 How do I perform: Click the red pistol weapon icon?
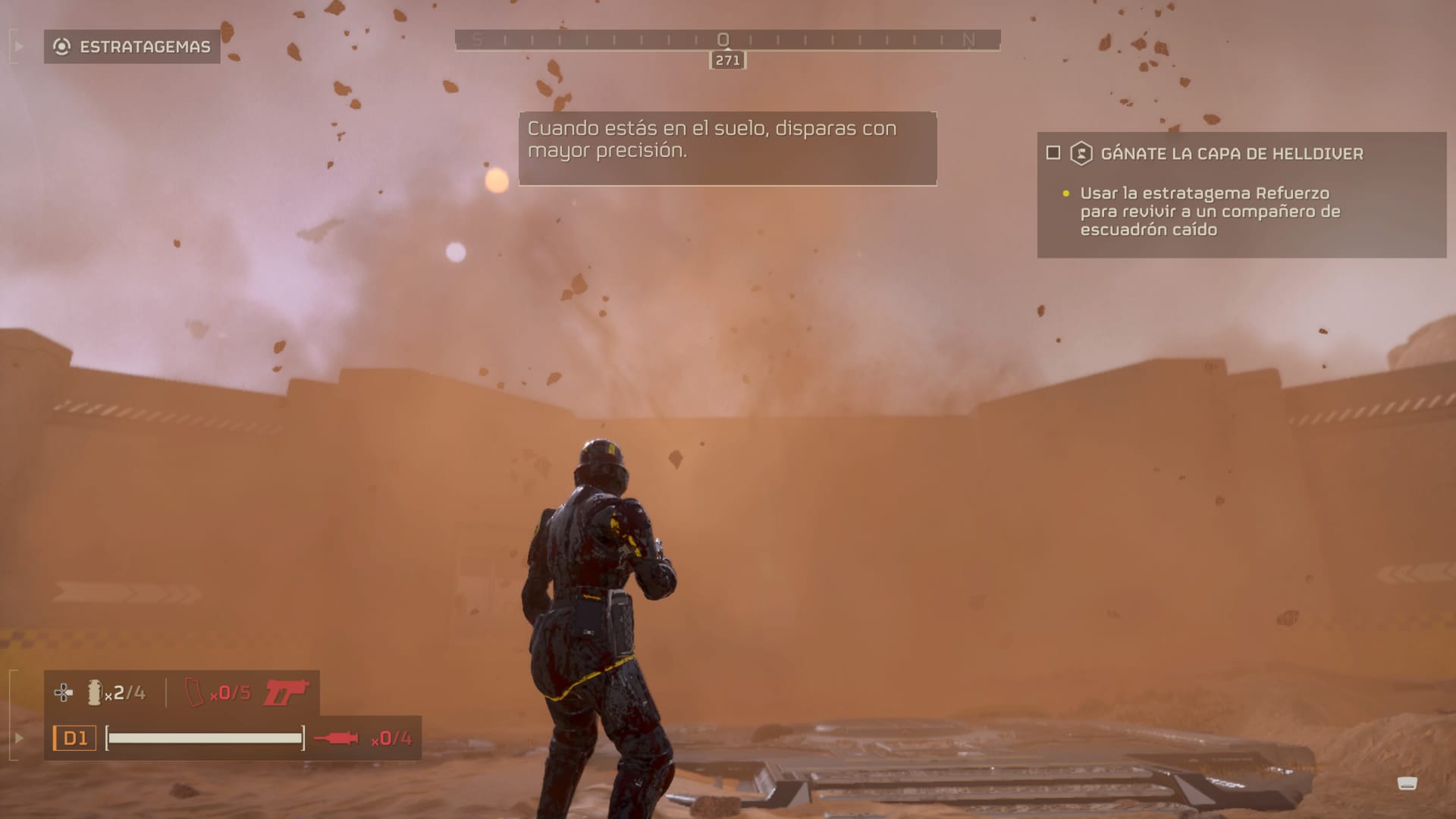click(286, 692)
